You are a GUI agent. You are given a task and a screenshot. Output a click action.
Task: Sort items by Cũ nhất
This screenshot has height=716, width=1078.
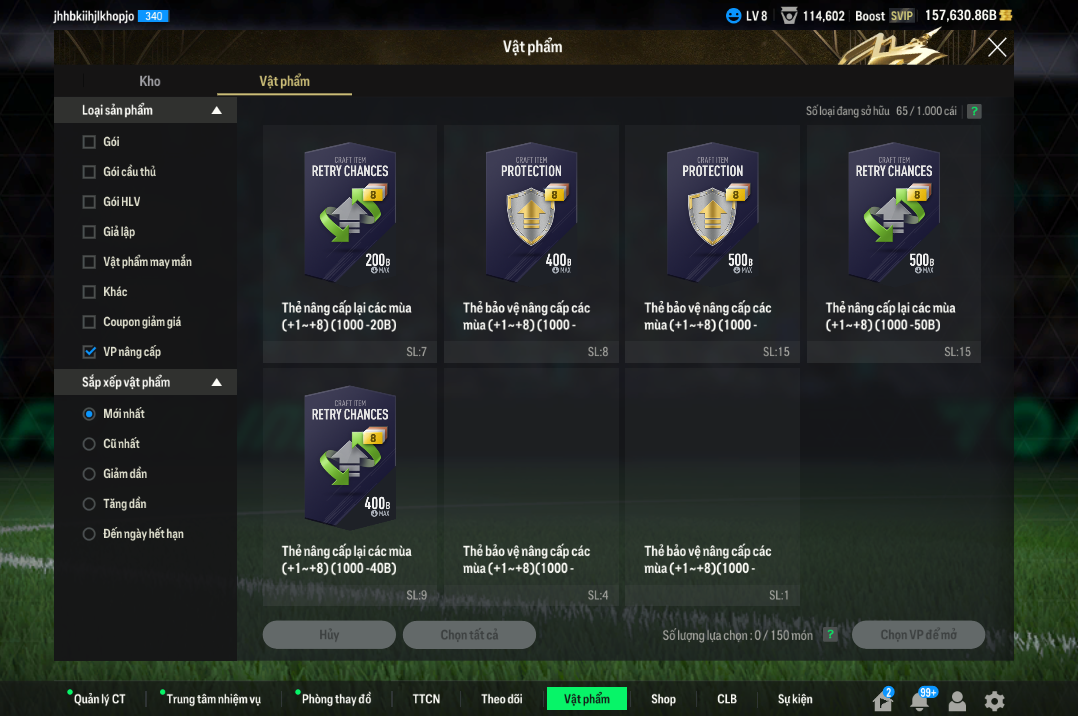89,444
